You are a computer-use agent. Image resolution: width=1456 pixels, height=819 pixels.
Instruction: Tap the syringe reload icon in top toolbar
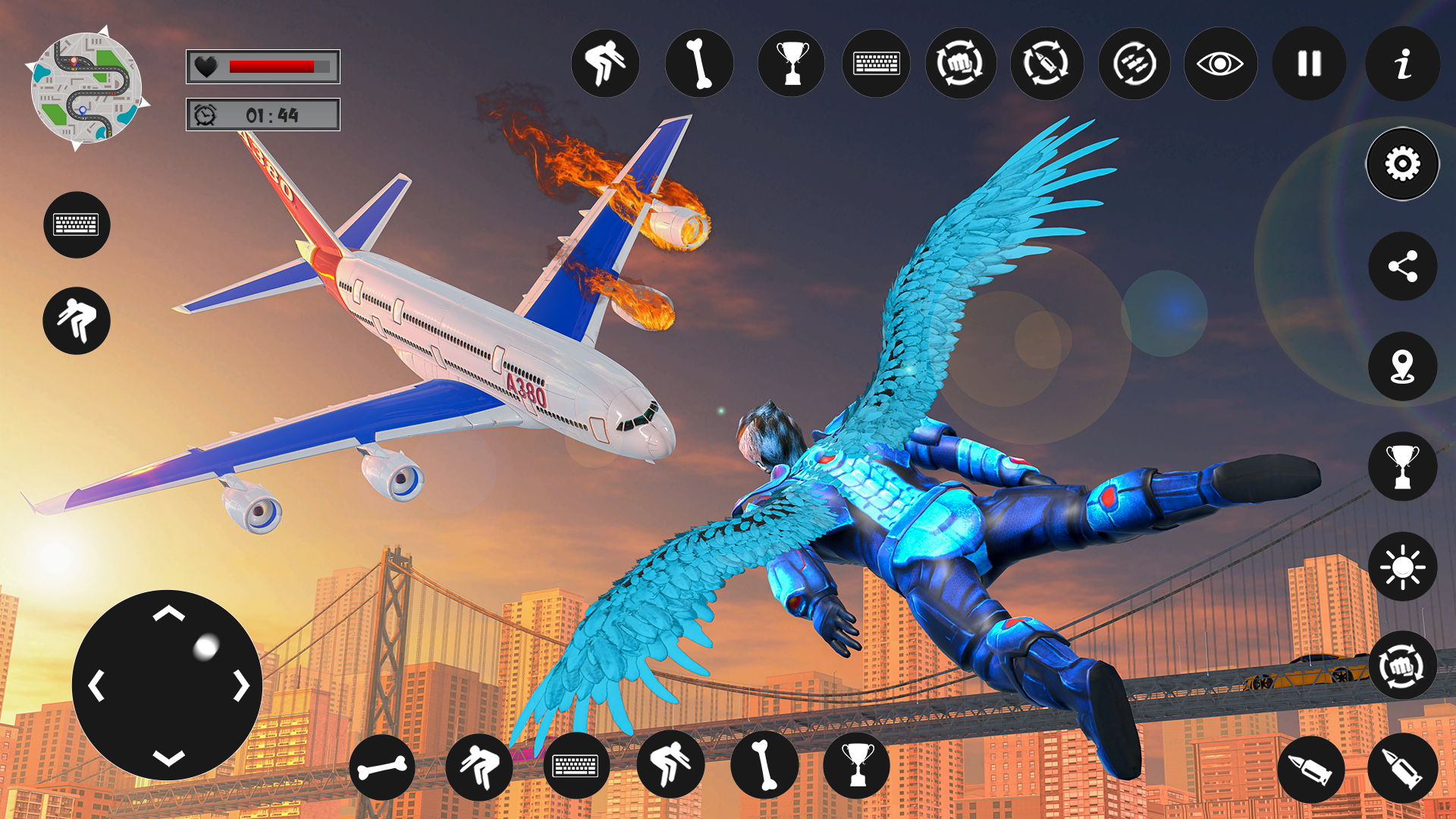tap(1046, 64)
